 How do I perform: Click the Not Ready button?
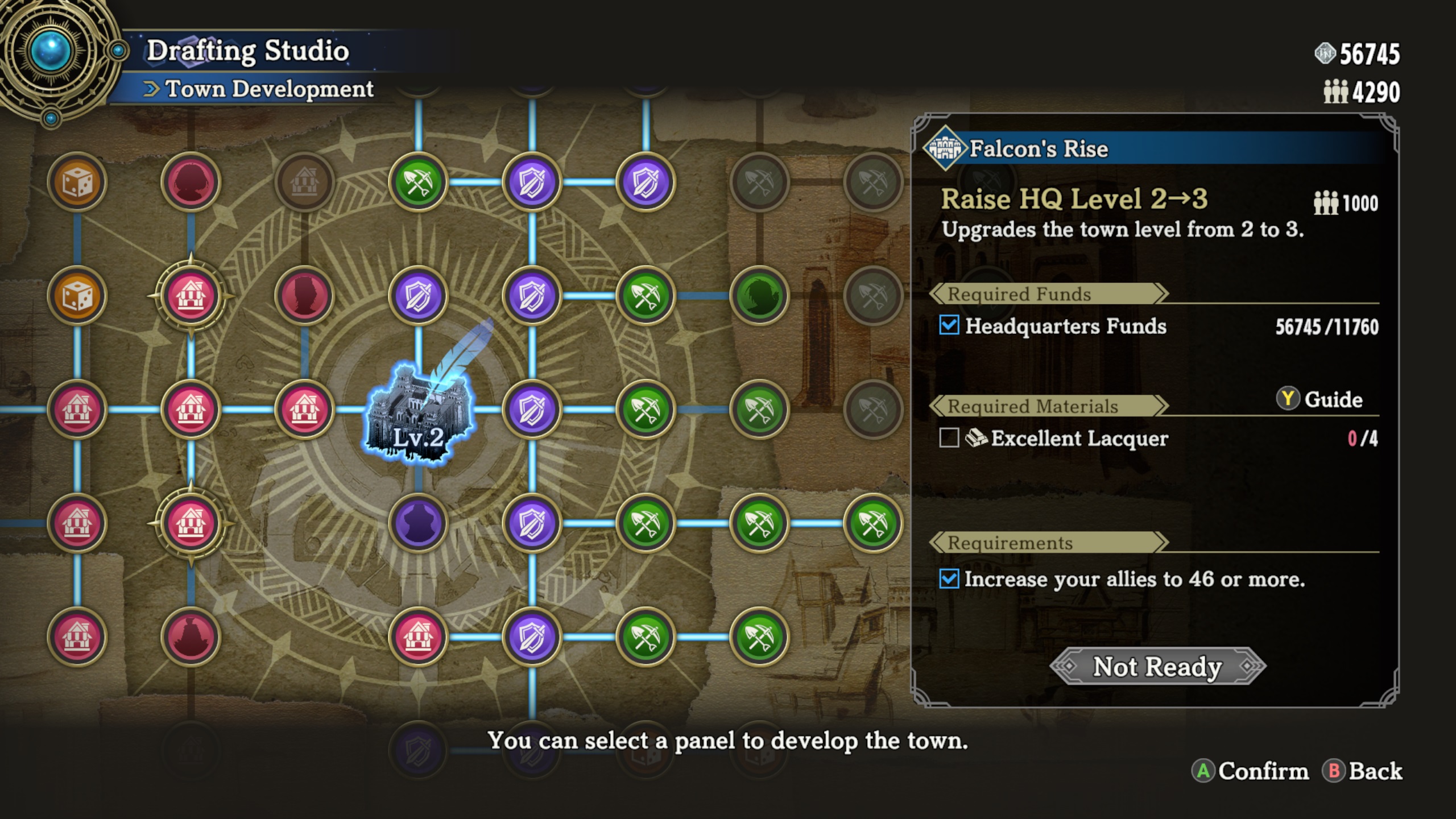tap(1157, 666)
